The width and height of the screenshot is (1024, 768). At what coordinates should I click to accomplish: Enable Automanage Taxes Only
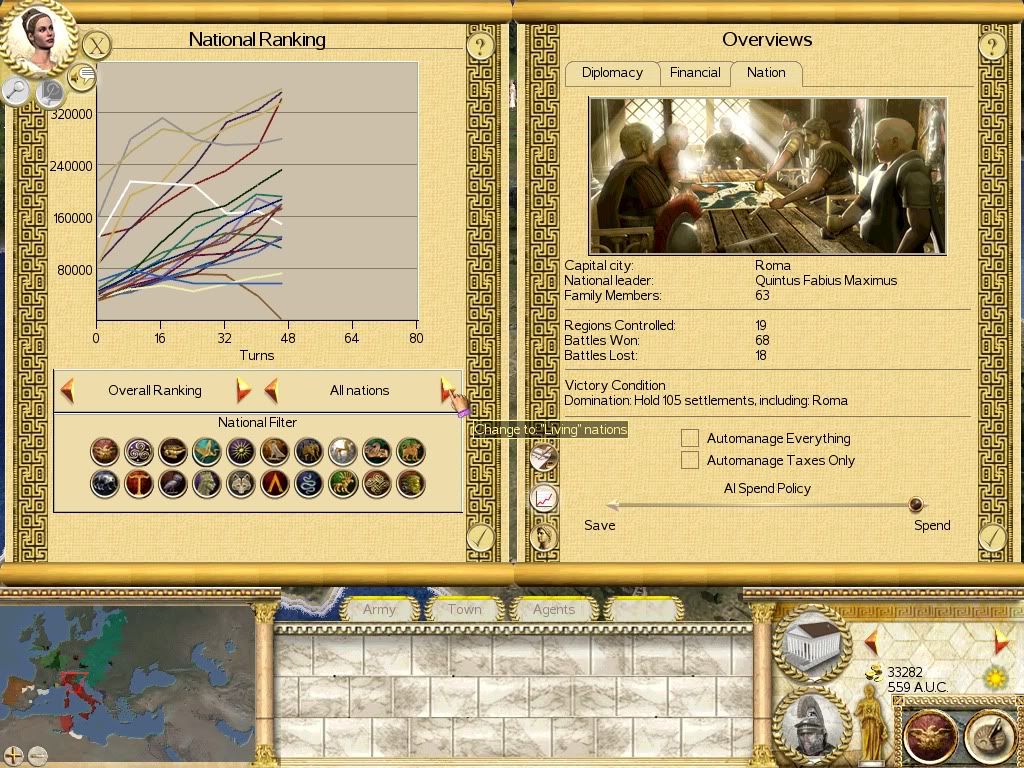[x=690, y=460]
